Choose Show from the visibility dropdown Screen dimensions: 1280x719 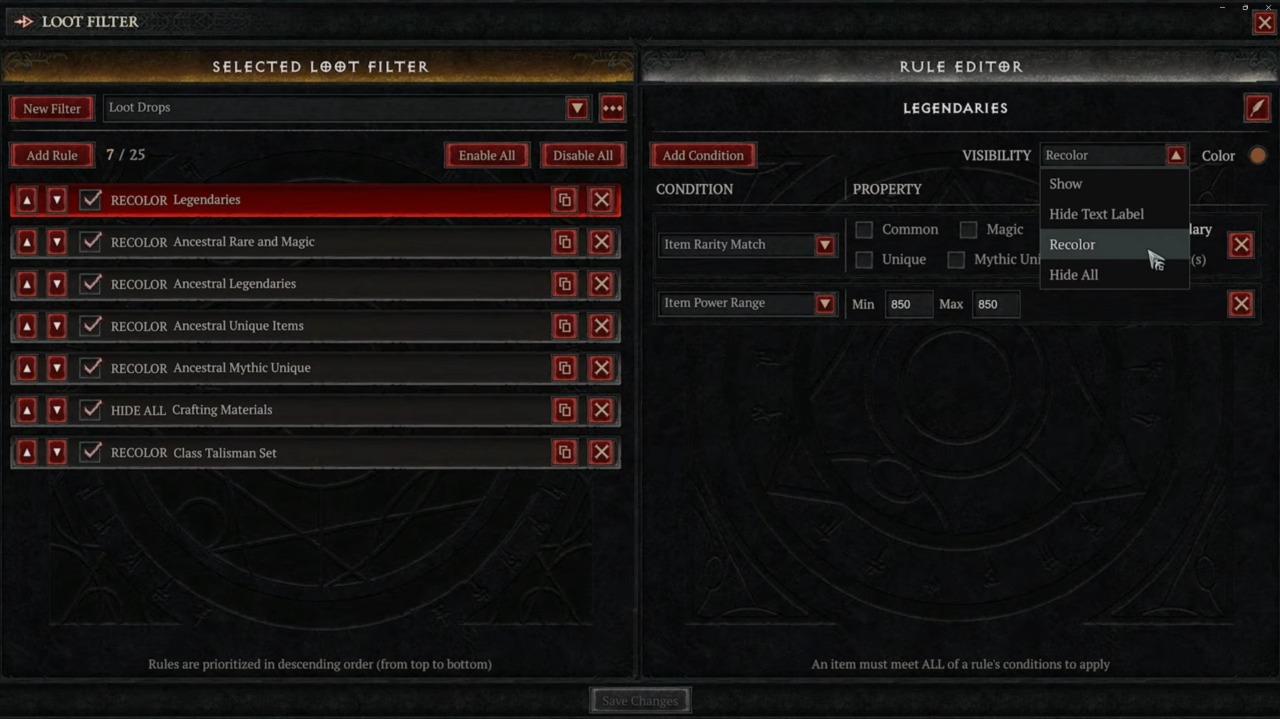click(x=1066, y=184)
